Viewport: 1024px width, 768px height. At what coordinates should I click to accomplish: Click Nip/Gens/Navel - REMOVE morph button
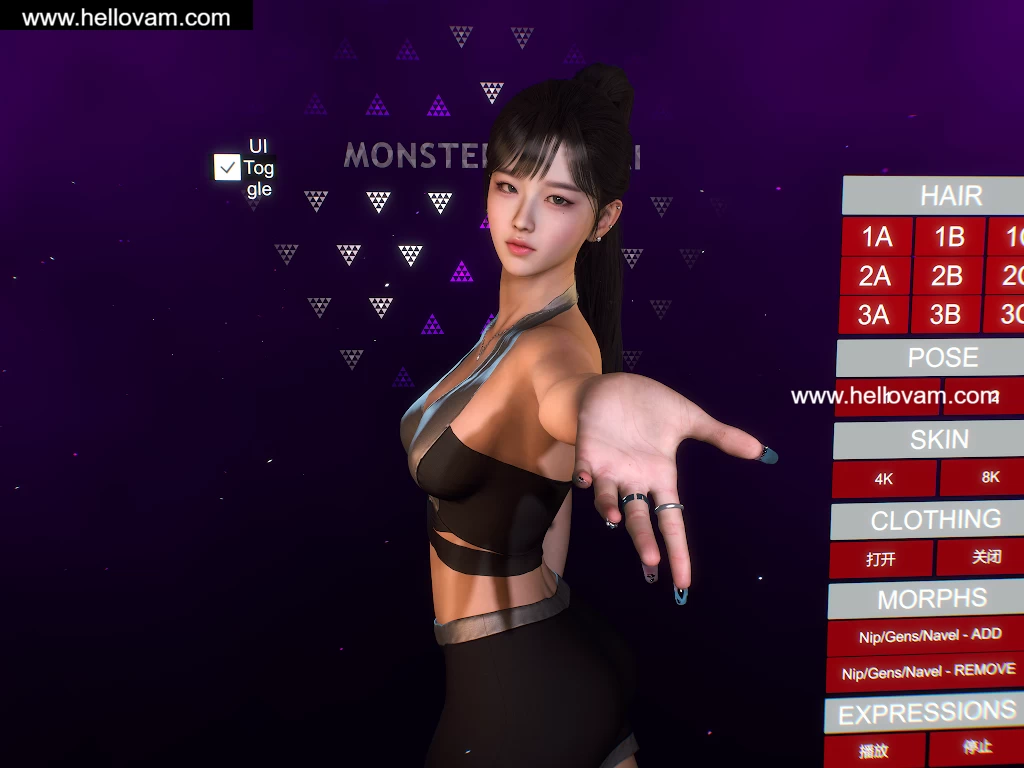click(928, 672)
